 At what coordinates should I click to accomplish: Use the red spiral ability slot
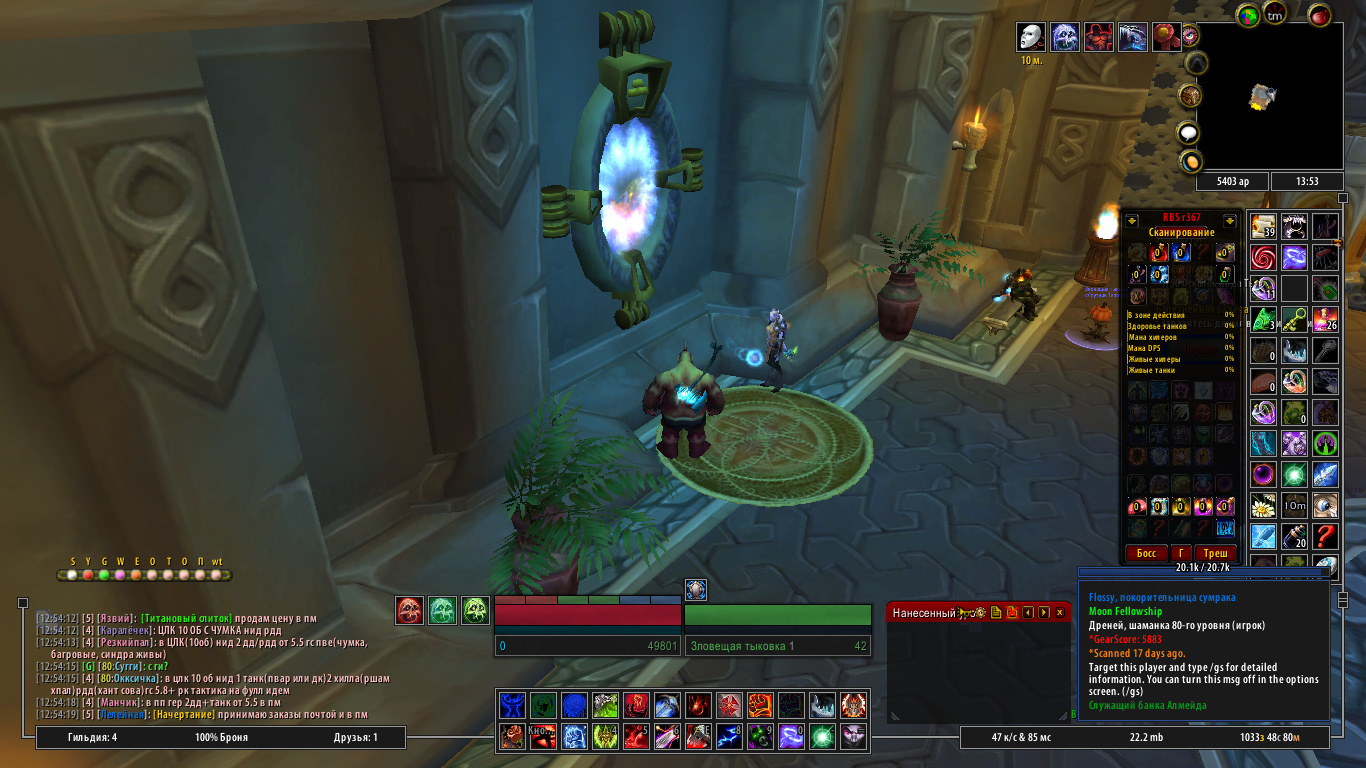coord(1264,257)
